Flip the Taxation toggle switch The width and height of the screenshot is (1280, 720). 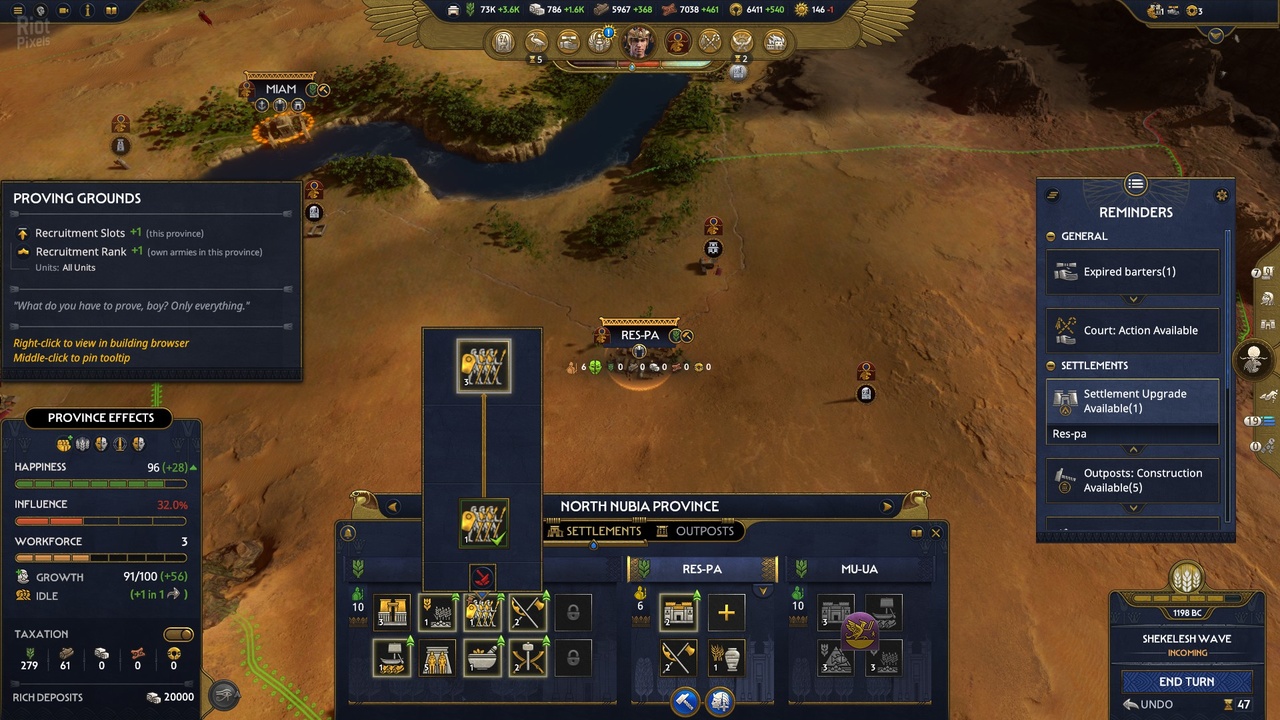[178, 633]
